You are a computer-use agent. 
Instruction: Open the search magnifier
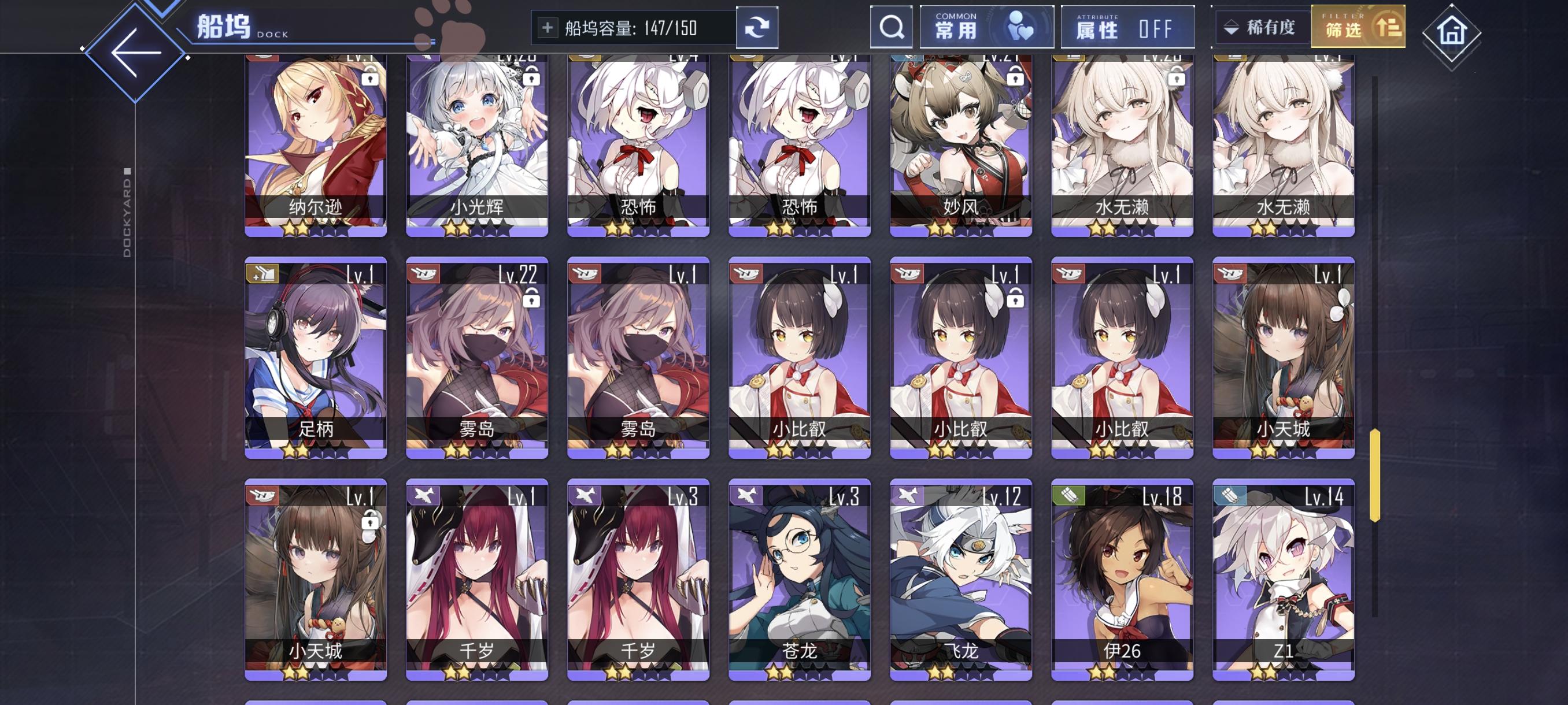(892, 27)
